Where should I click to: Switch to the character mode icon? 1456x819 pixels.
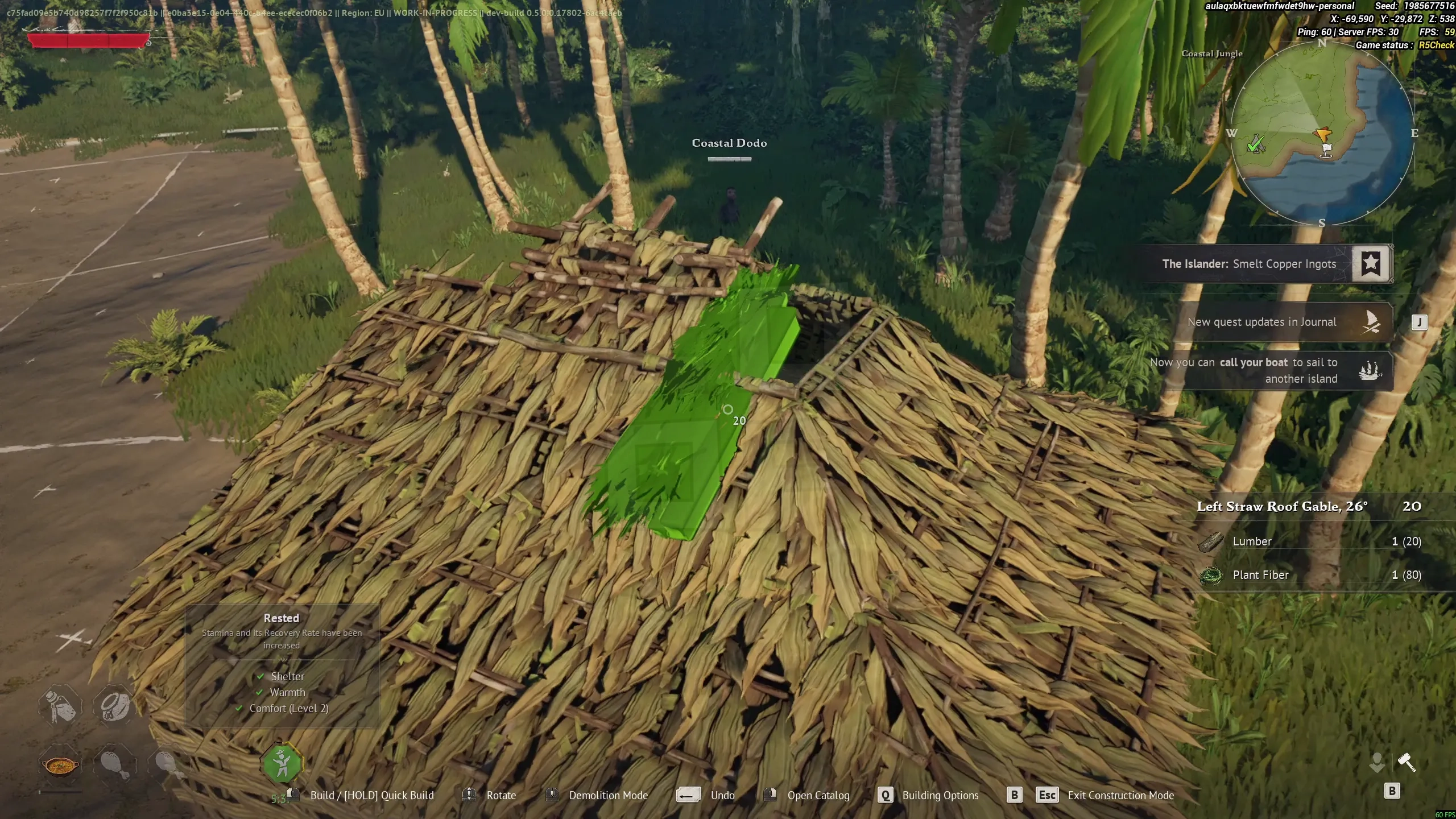coord(1377,762)
